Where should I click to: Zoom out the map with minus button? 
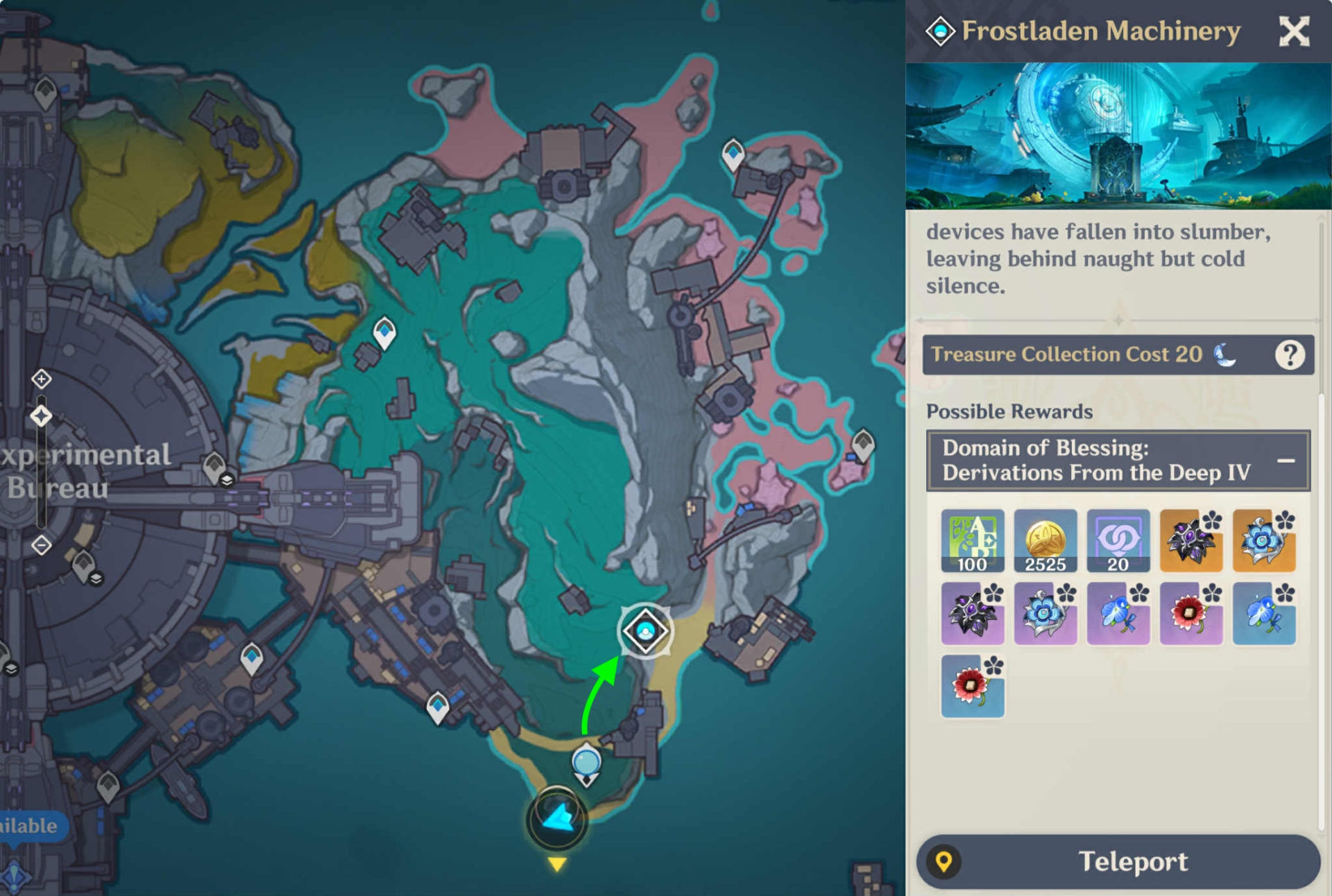(x=42, y=545)
